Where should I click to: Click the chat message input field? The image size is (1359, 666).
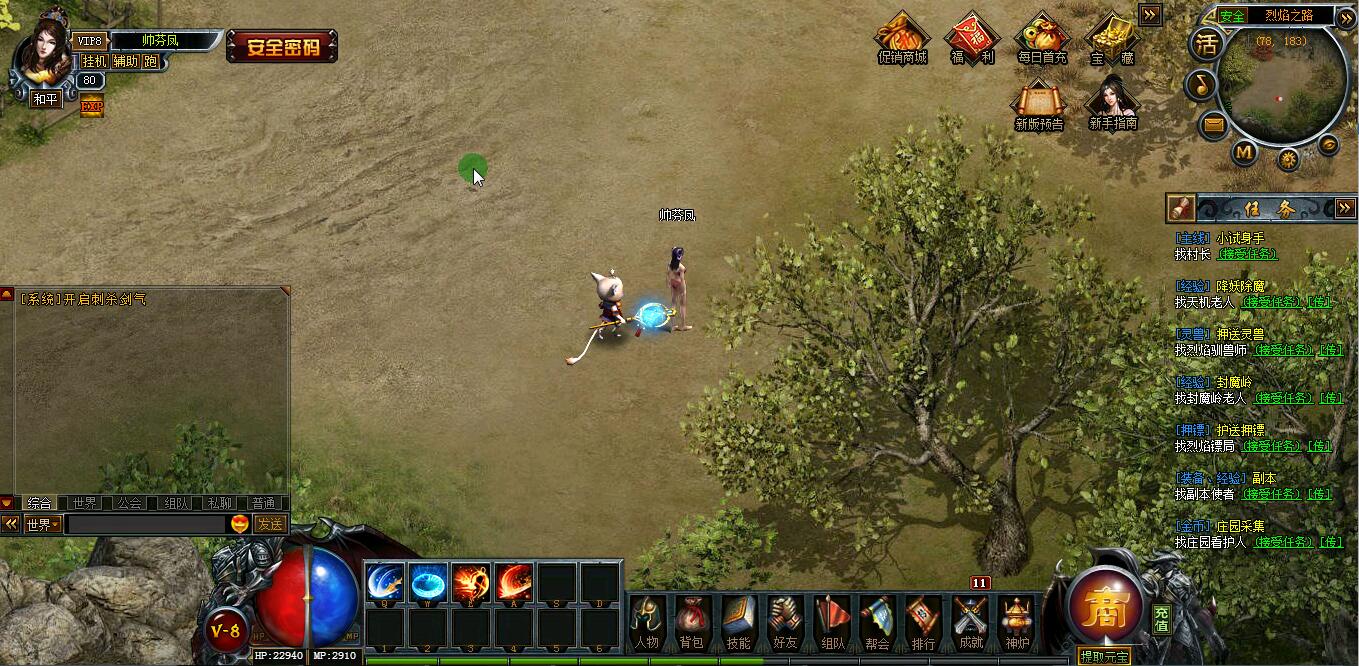click(146, 524)
